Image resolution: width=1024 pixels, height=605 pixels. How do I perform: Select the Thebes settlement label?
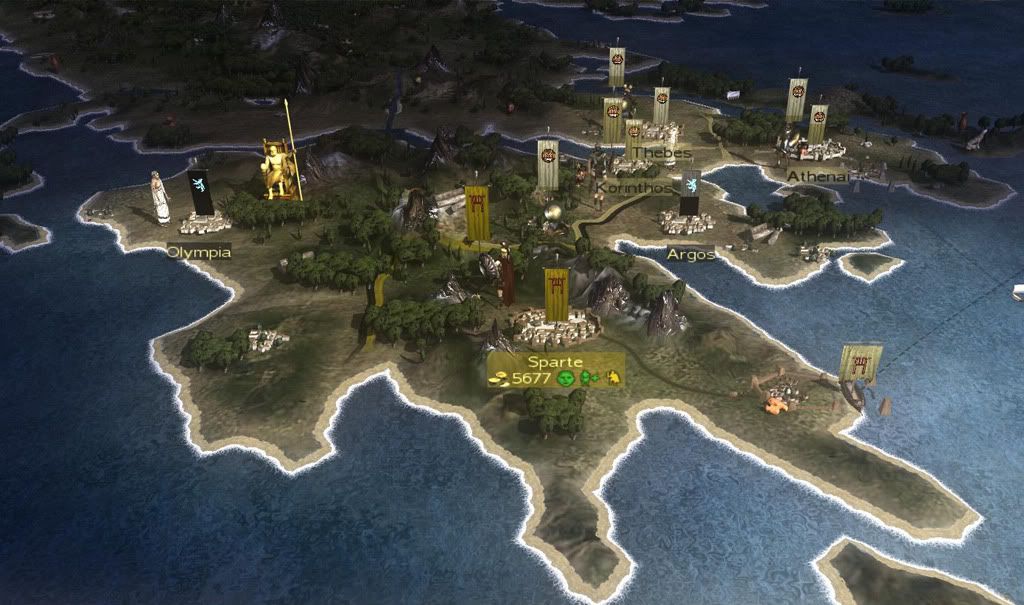click(661, 153)
